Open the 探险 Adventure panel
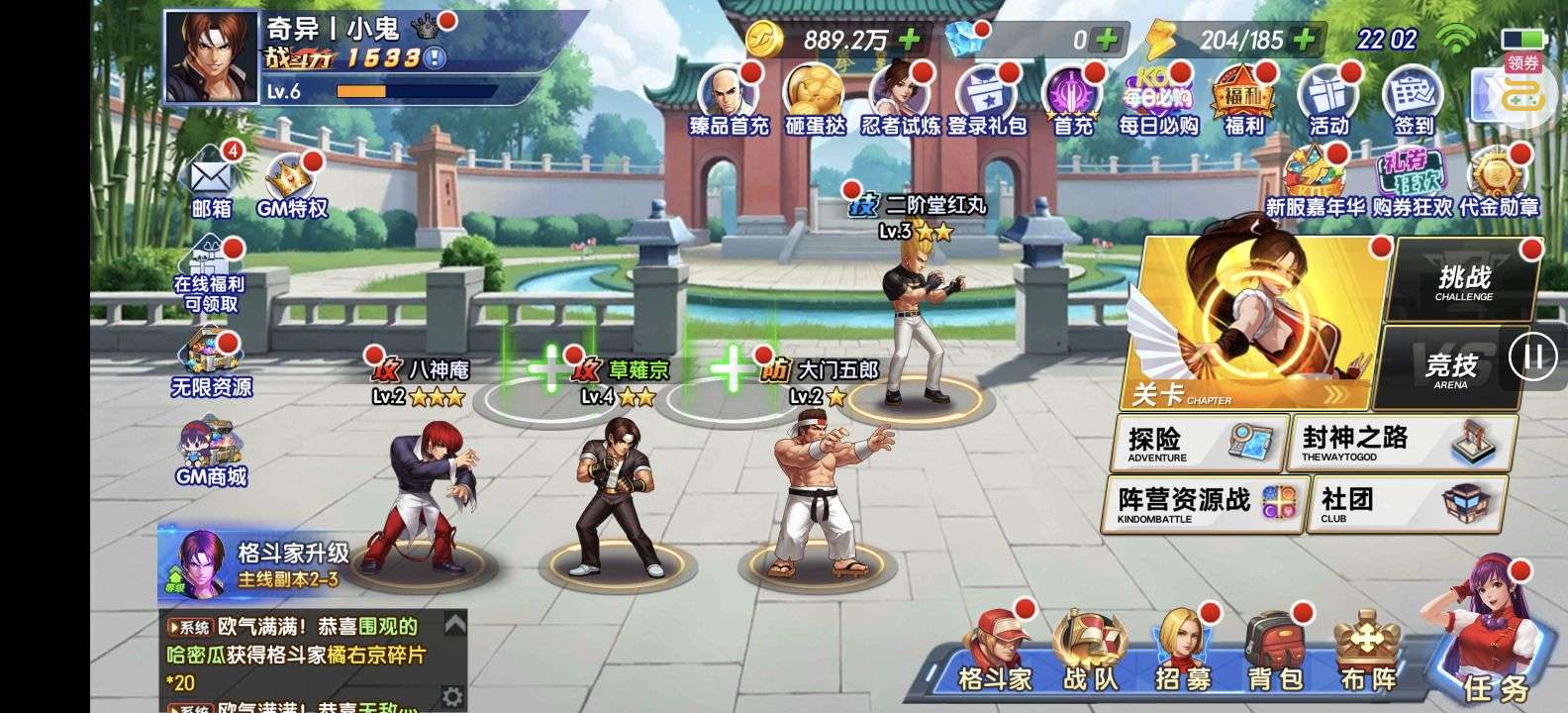 point(1193,443)
